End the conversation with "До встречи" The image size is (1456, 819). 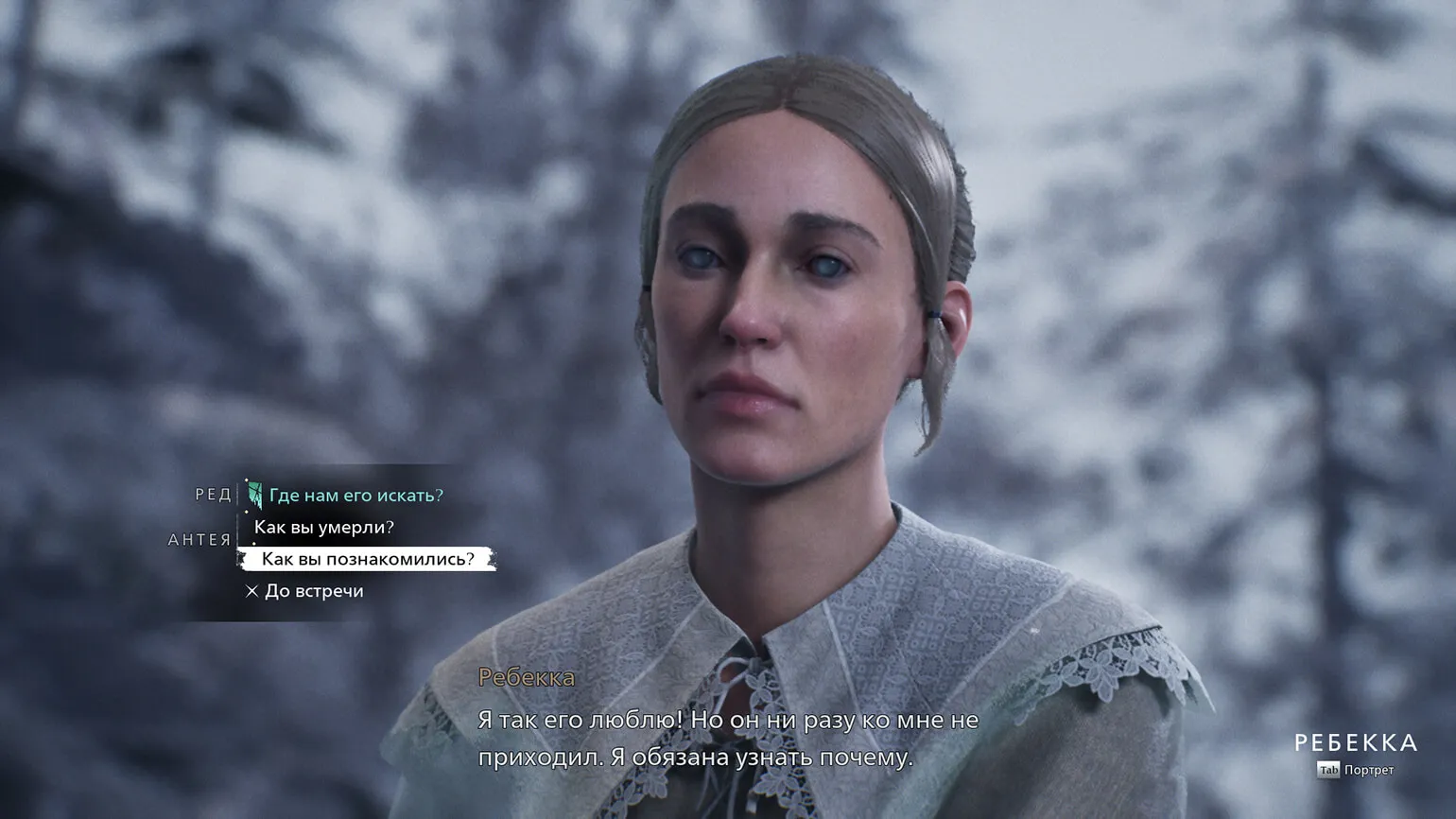313,591
